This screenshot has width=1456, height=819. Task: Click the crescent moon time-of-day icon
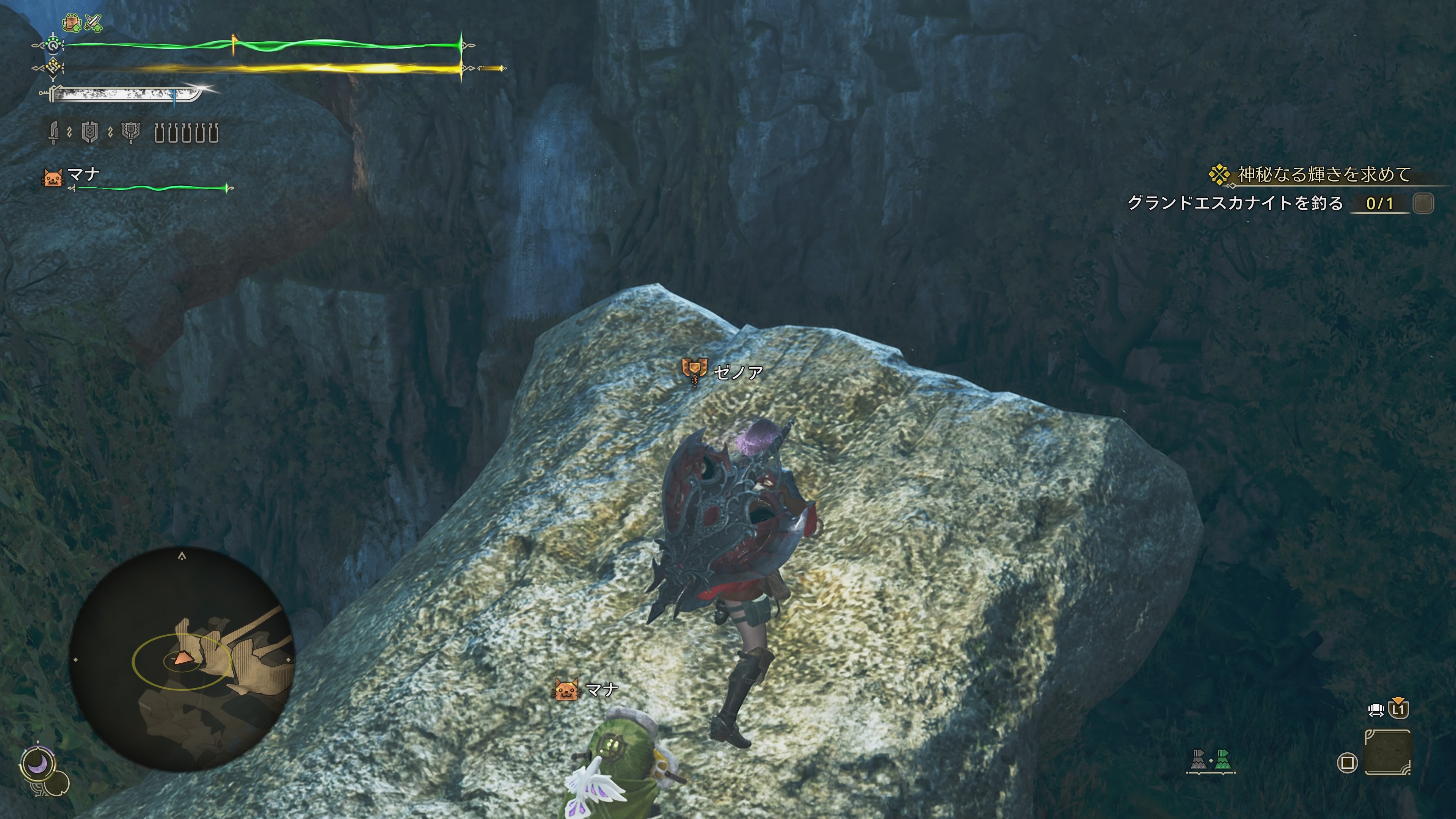(x=37, y=764)
